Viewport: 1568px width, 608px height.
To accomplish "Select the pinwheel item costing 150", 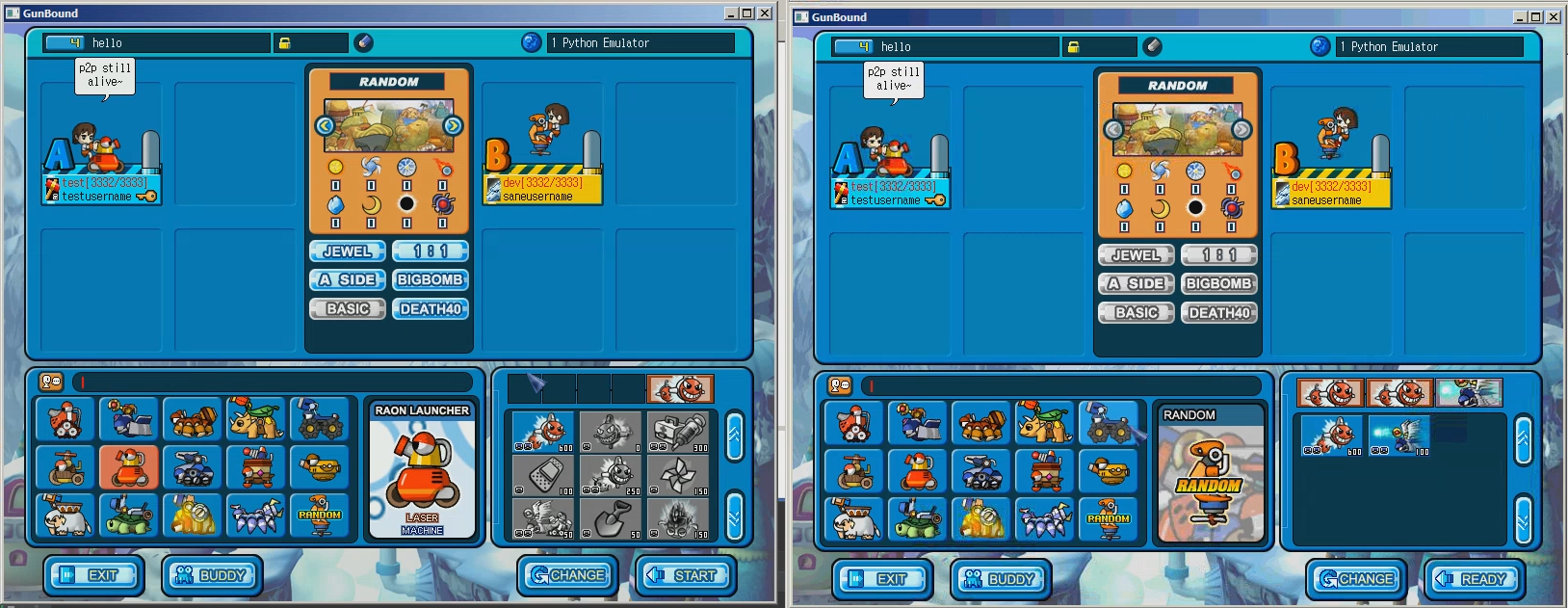I will [678, 476].
